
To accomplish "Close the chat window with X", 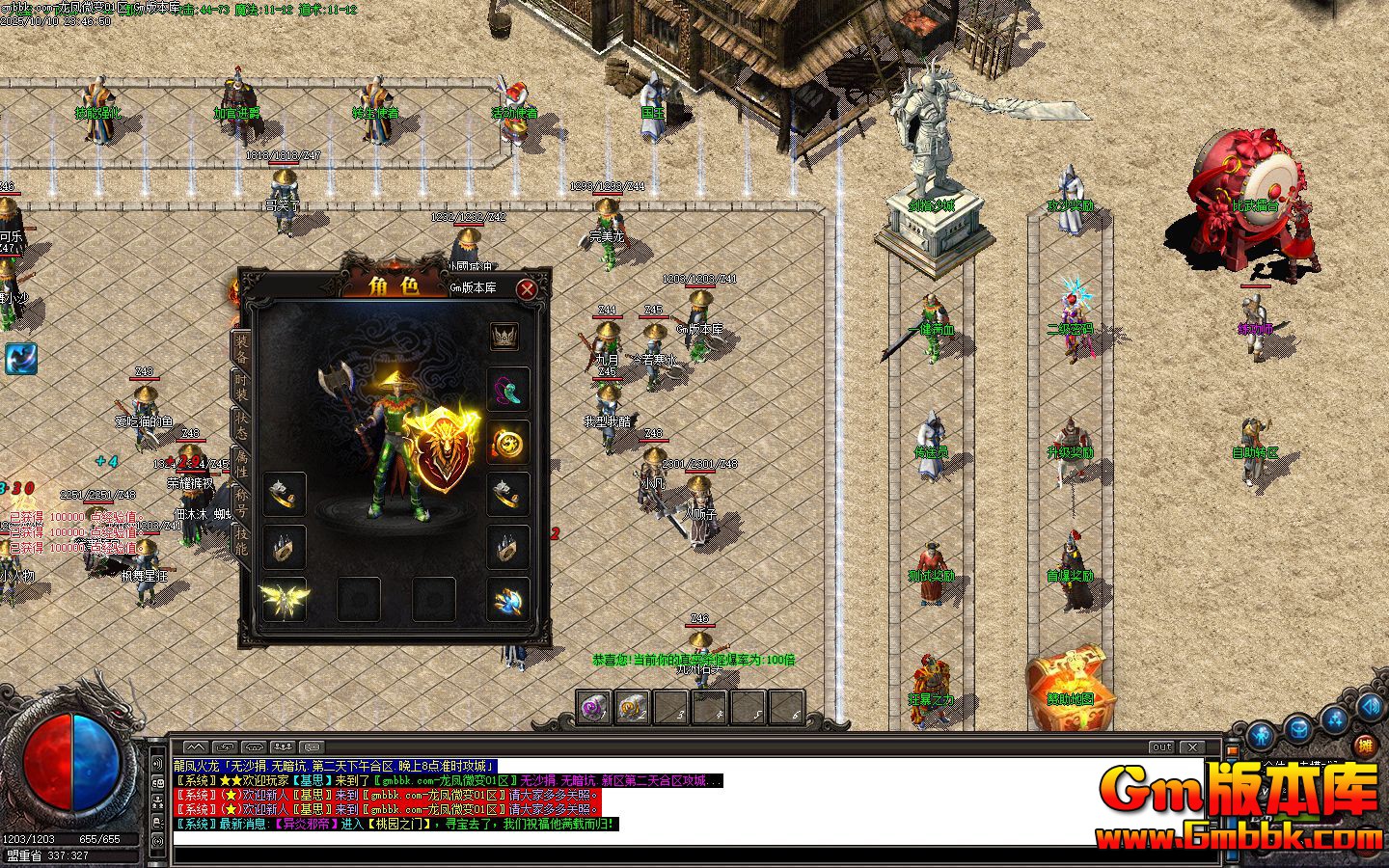I will [x=1193, y=746].
